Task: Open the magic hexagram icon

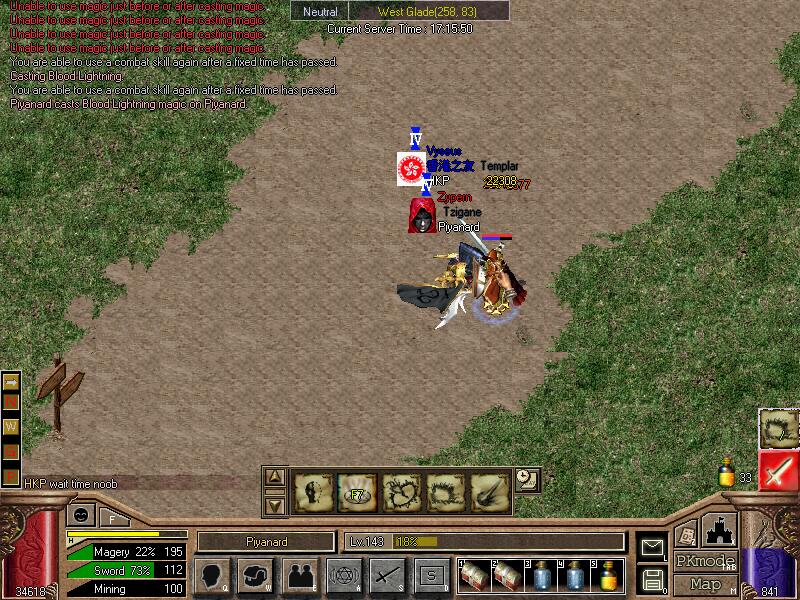Action: coord(343,575)
